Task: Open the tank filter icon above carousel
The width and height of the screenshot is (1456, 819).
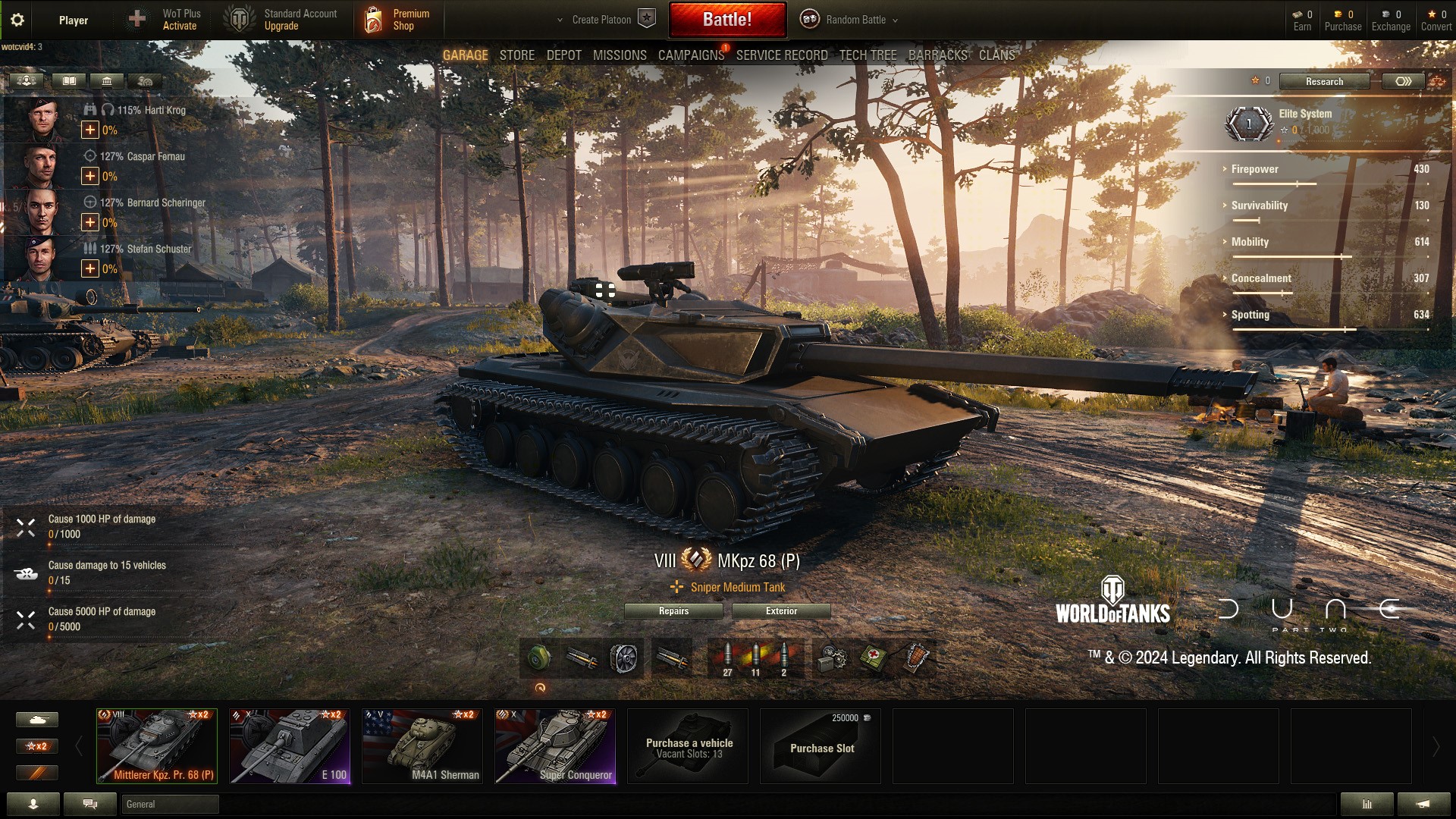Action: pyautogui.click(x=37, y=719)
